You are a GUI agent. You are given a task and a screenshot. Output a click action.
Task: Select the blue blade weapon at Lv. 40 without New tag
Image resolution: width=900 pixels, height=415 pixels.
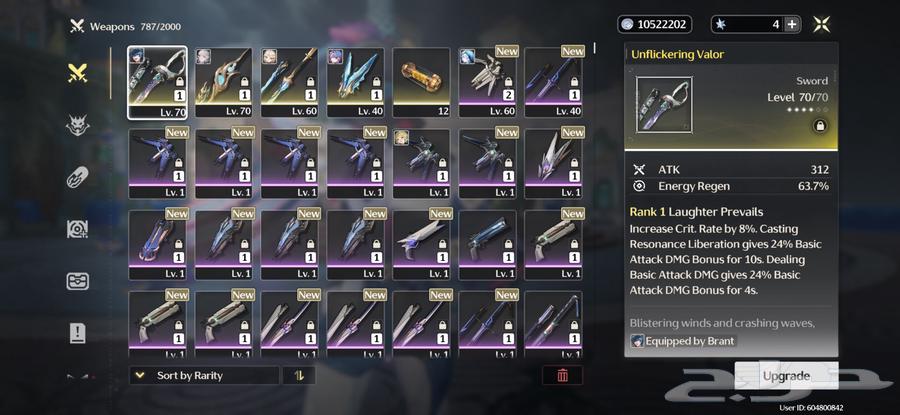[x=356, y=82]
